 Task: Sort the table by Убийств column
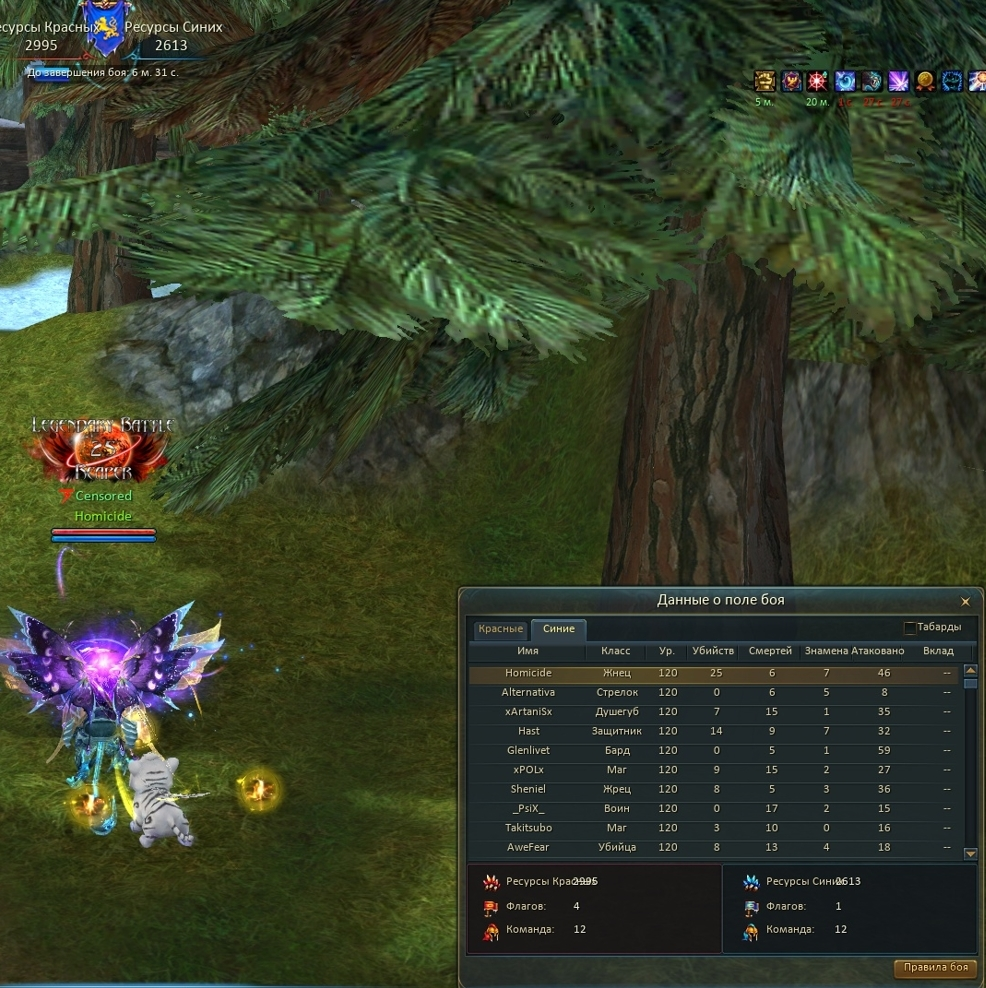pos(713,651)
